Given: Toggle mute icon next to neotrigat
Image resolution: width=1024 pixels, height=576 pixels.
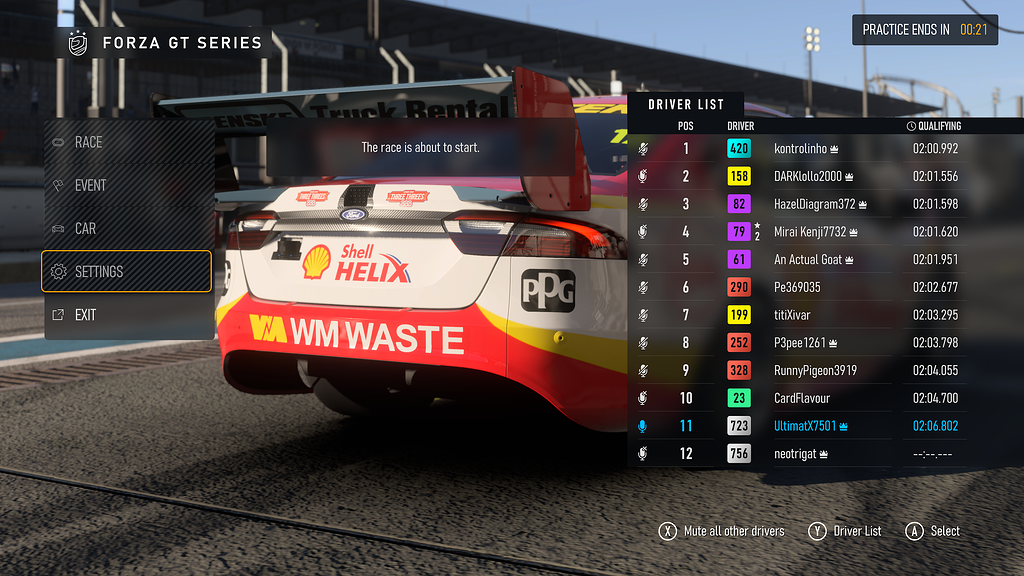Looking at the screenshot, I should pos(643,454).
